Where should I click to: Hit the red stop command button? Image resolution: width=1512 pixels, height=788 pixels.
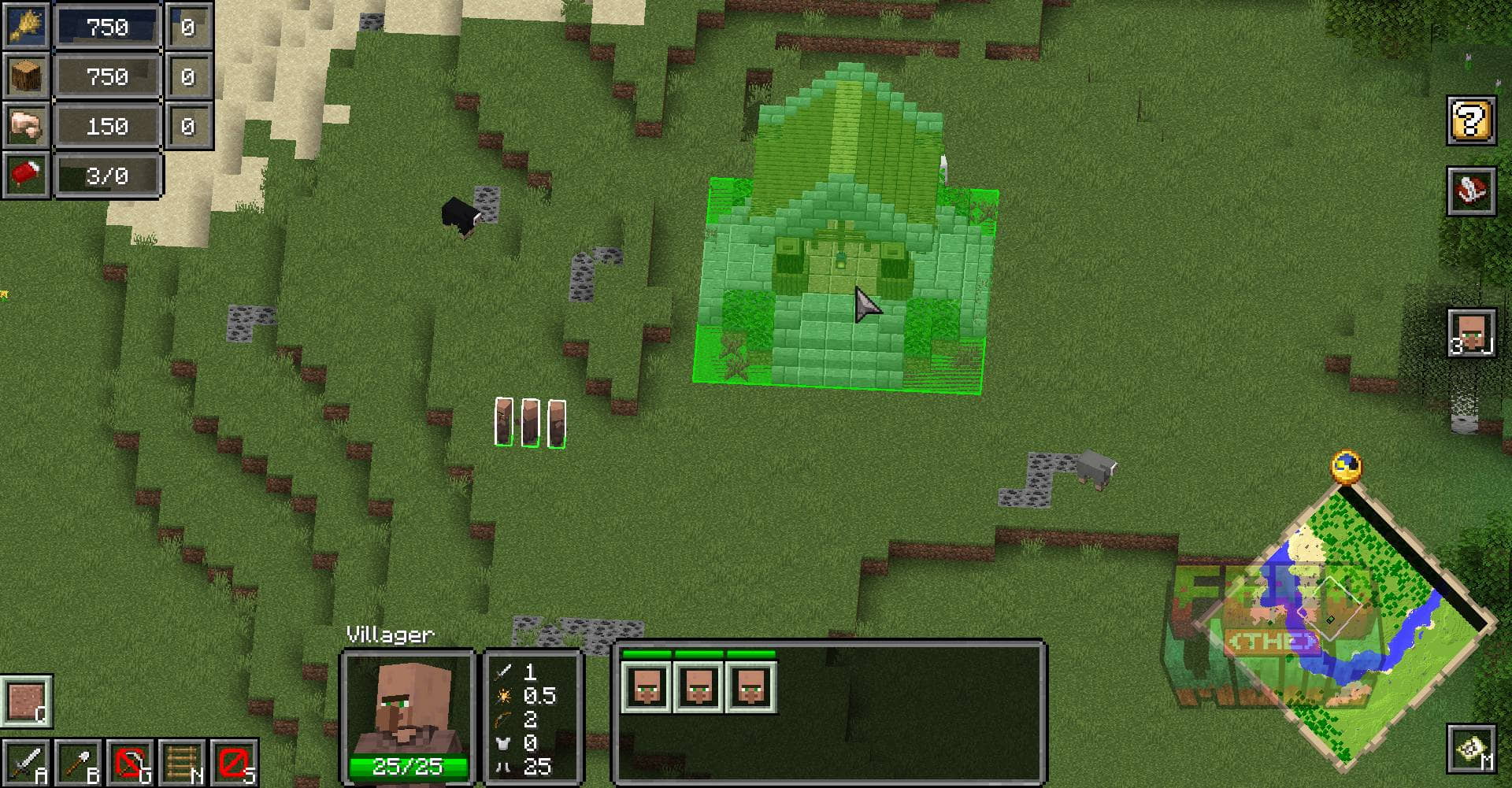coord(234,762)
